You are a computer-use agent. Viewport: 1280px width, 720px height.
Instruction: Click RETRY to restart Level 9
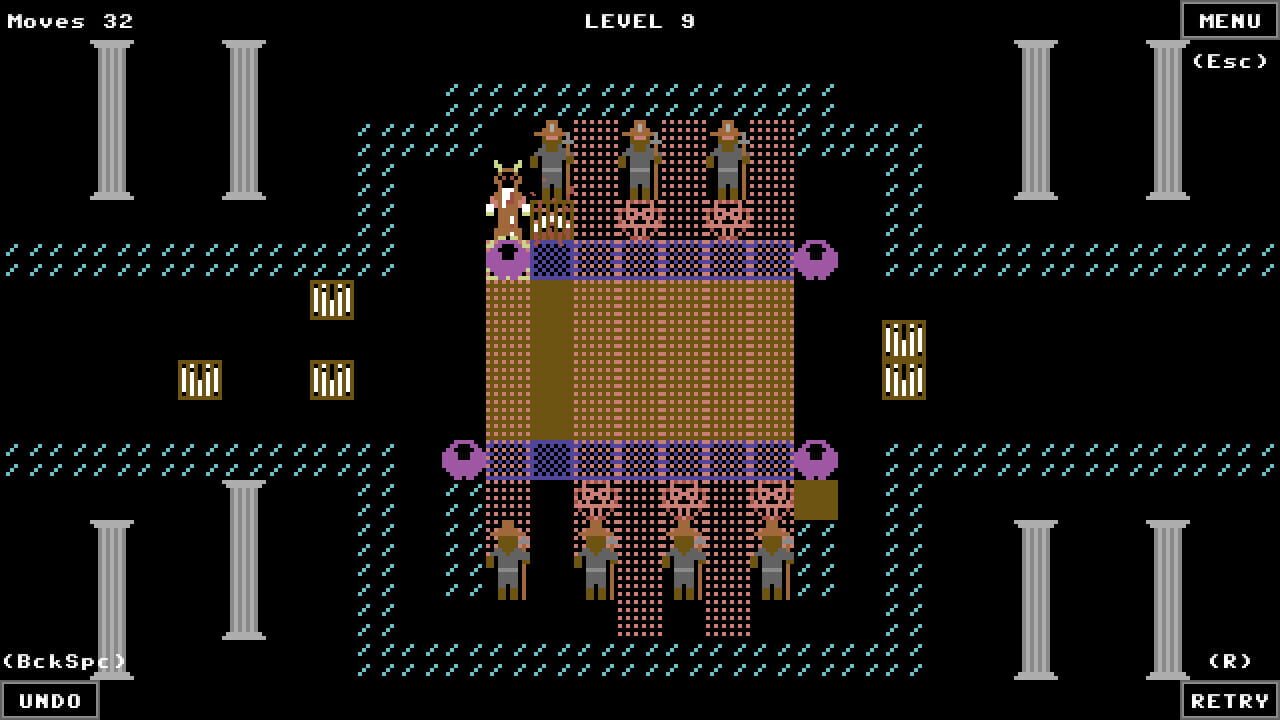click(x=1229, y=699)
